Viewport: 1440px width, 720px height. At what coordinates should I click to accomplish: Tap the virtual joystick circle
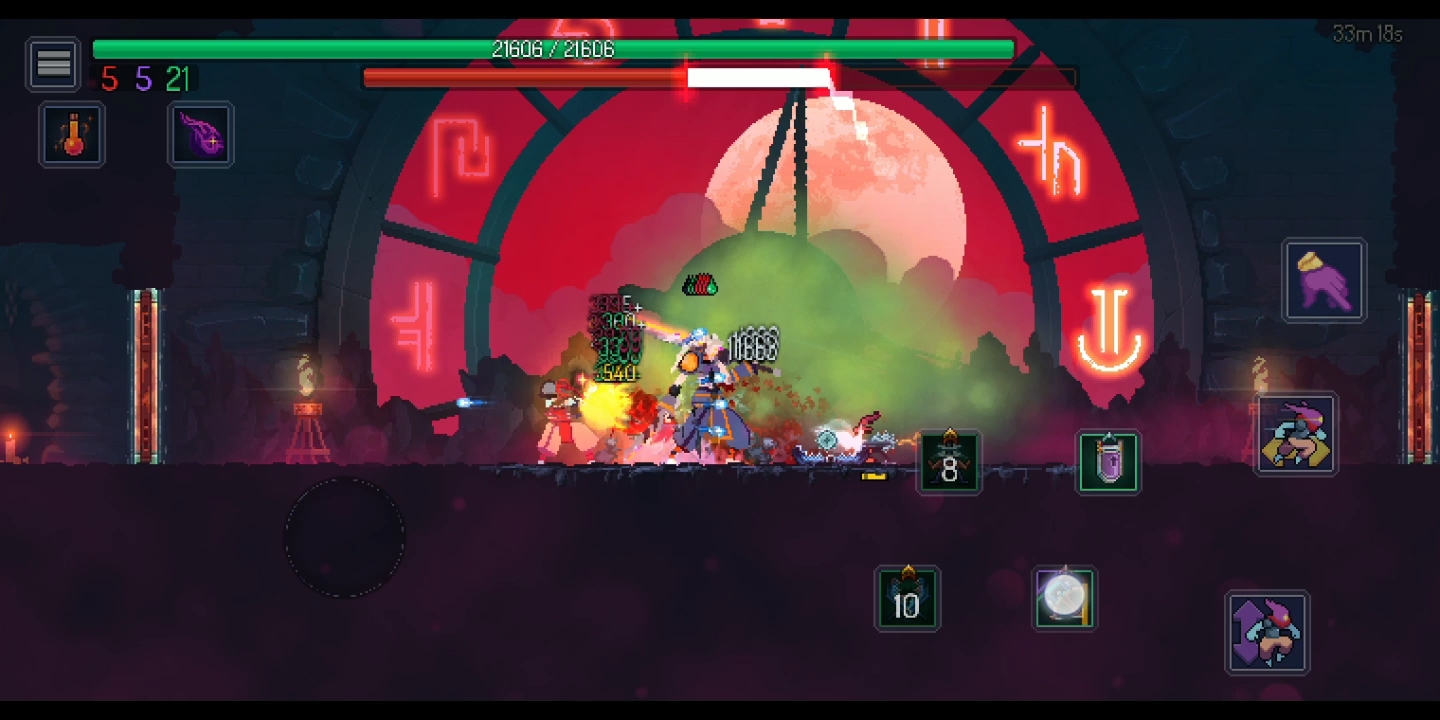pyautogui.click(x=345, y=538)
